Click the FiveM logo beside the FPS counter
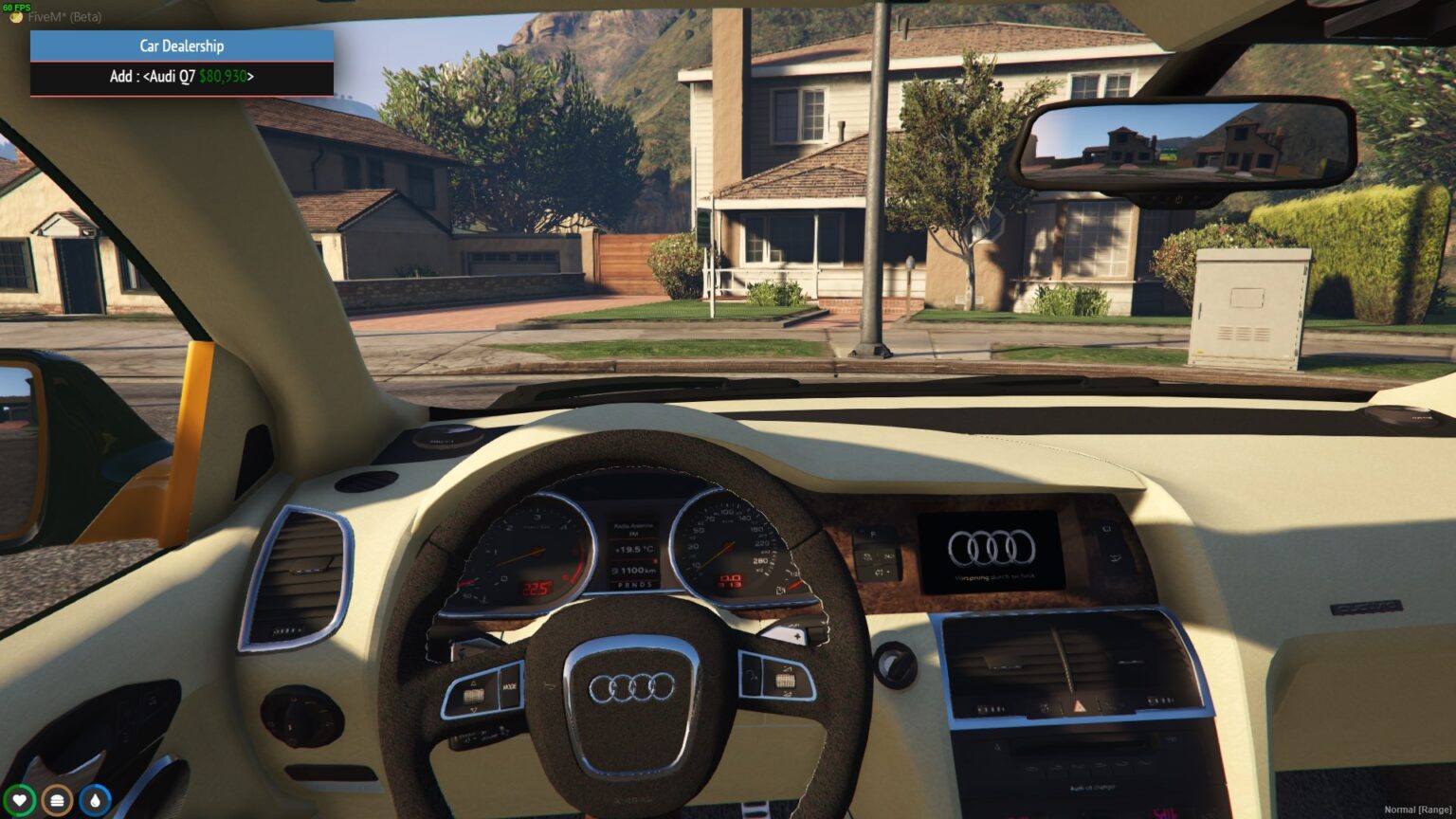This screenshot has width=1456, height=819. (16, 16)
